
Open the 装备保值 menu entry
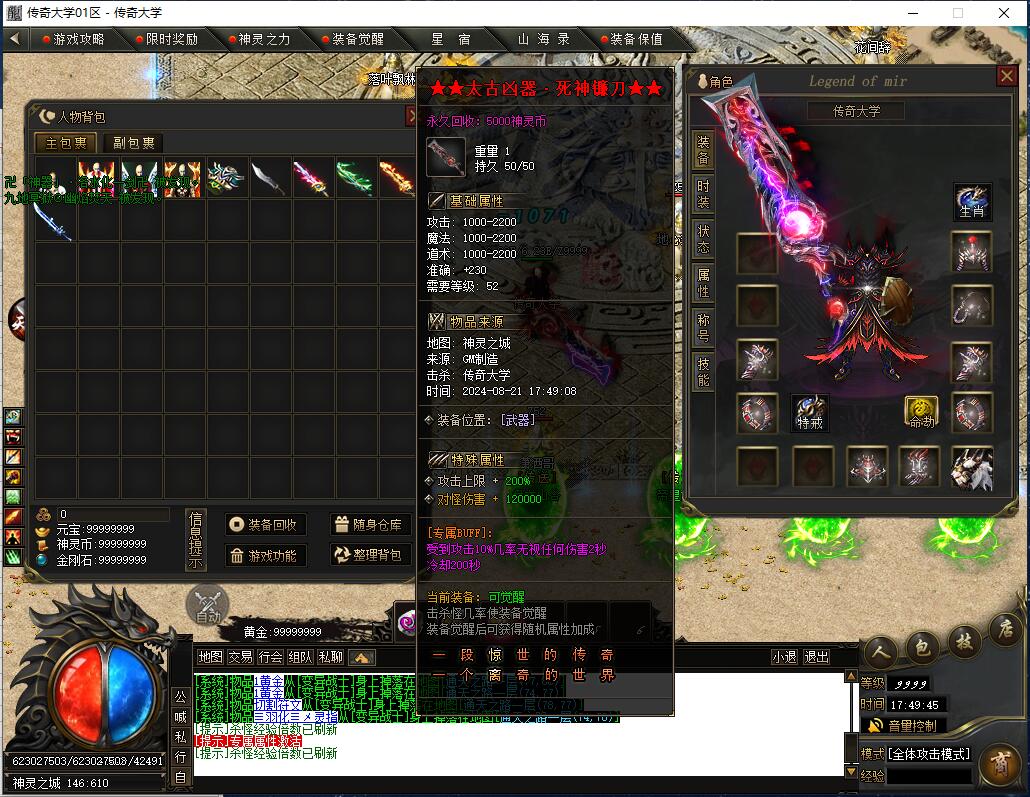coord(636,39)
